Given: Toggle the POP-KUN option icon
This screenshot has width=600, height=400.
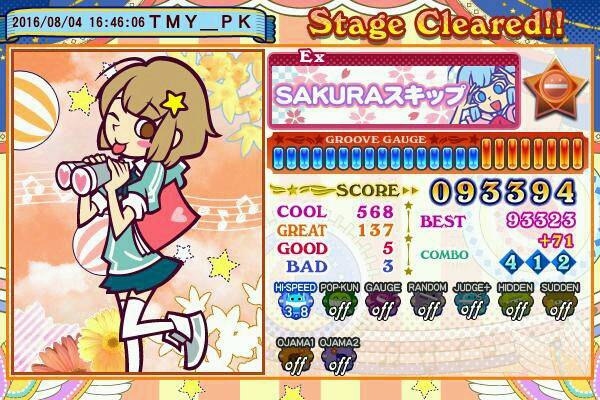Looking at the screenshot, I should [x=338, y=303].
